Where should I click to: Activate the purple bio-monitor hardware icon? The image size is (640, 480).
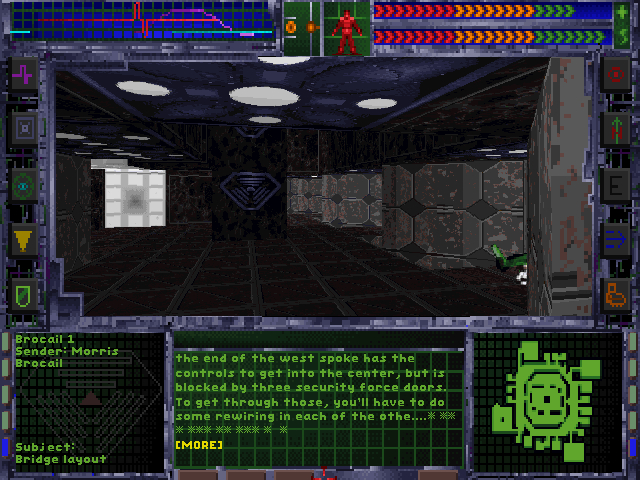24,74
